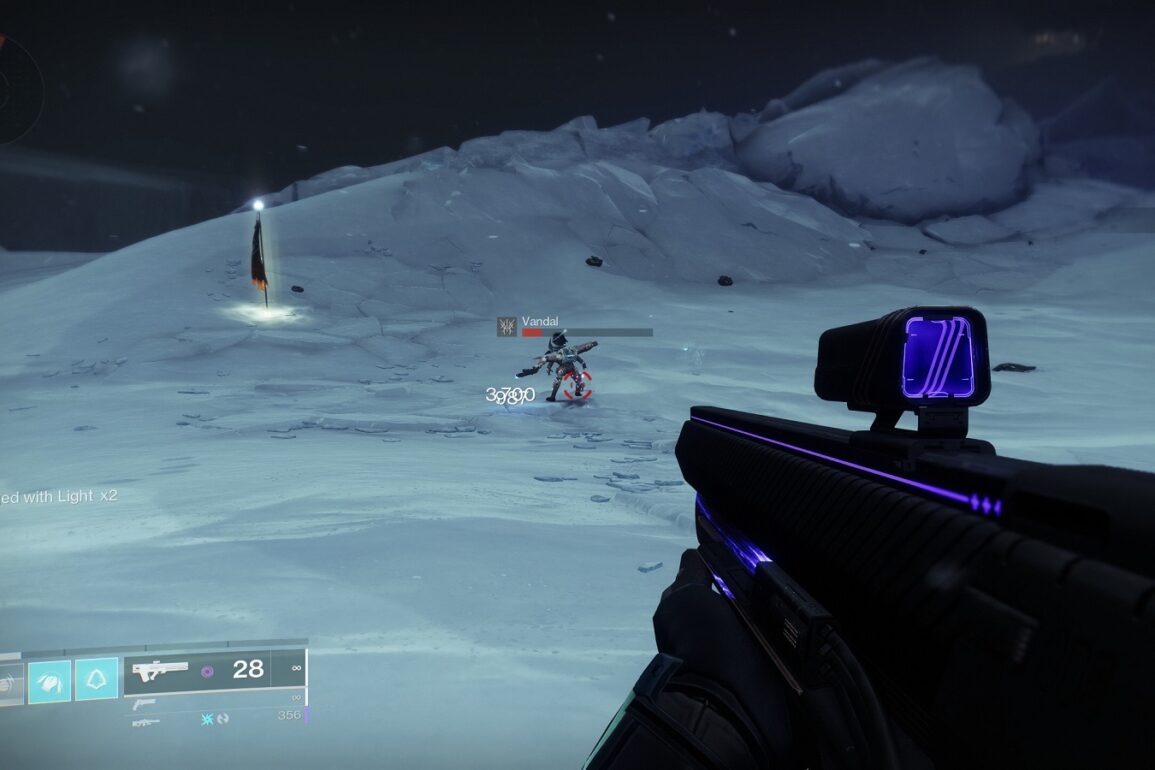Image resolution: width=1155 pixels, height=770 pixels.
Task: Switch to the hand cannon weapon icon
Action: [143, 704]
